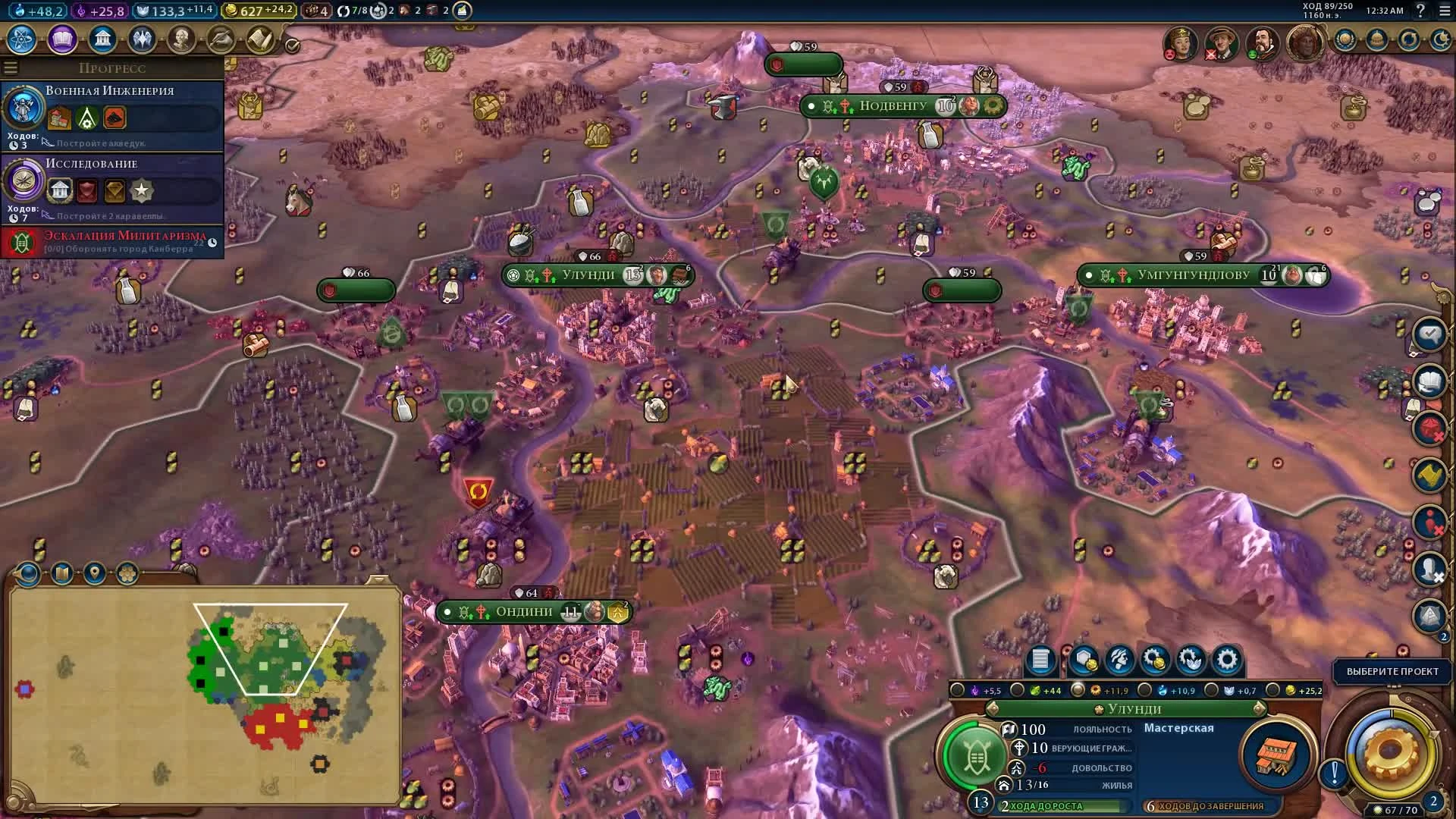Open the Great People panel

tap(183, 39)
